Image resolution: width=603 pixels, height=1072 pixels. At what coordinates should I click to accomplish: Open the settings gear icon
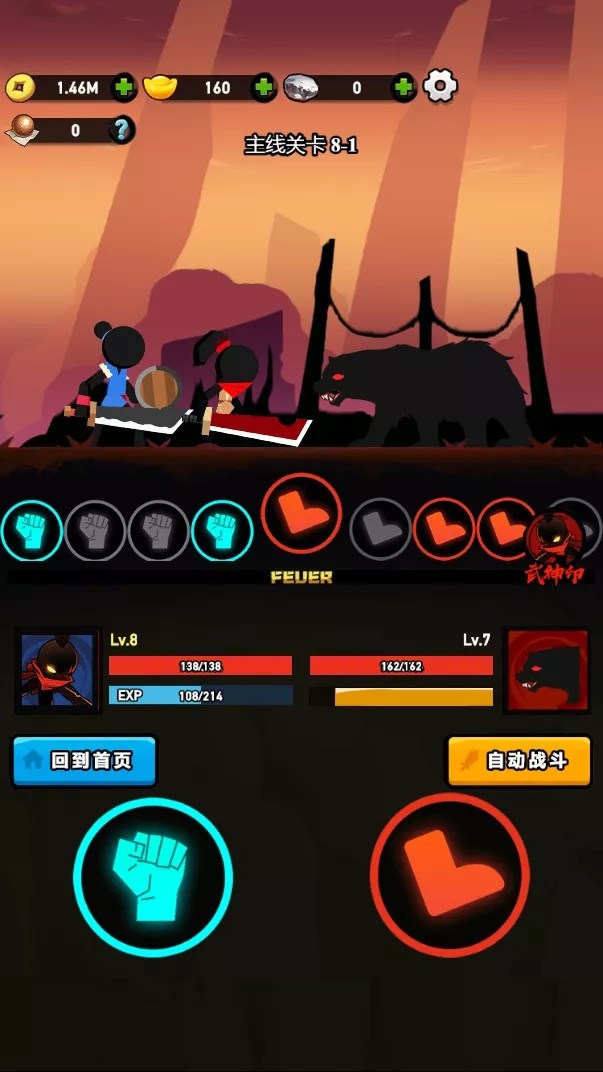[440, 87]
